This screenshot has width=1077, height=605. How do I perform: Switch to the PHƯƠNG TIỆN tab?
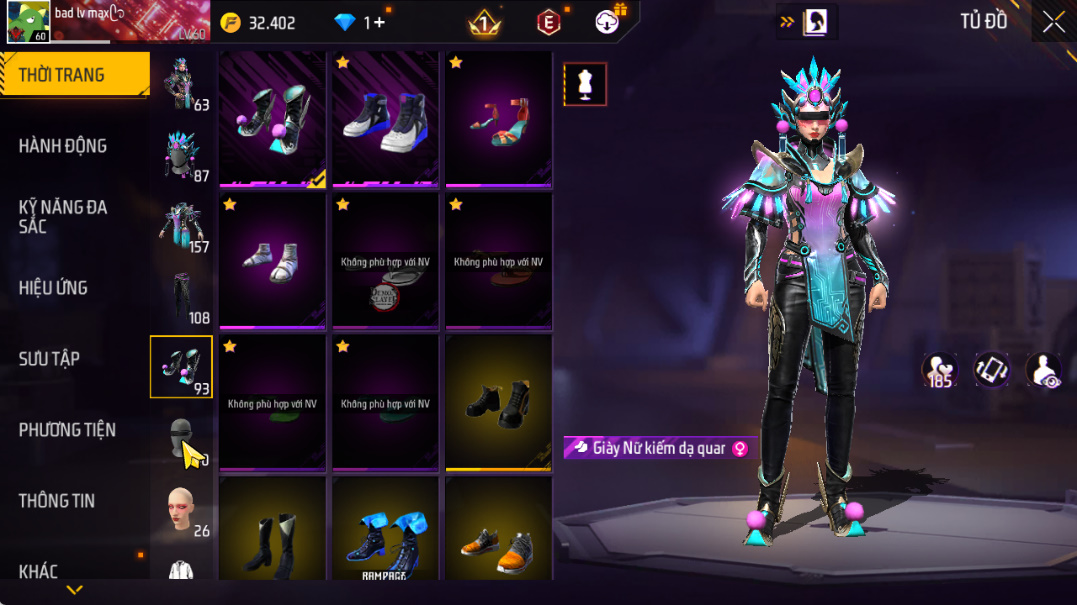(x=67, y=430)
